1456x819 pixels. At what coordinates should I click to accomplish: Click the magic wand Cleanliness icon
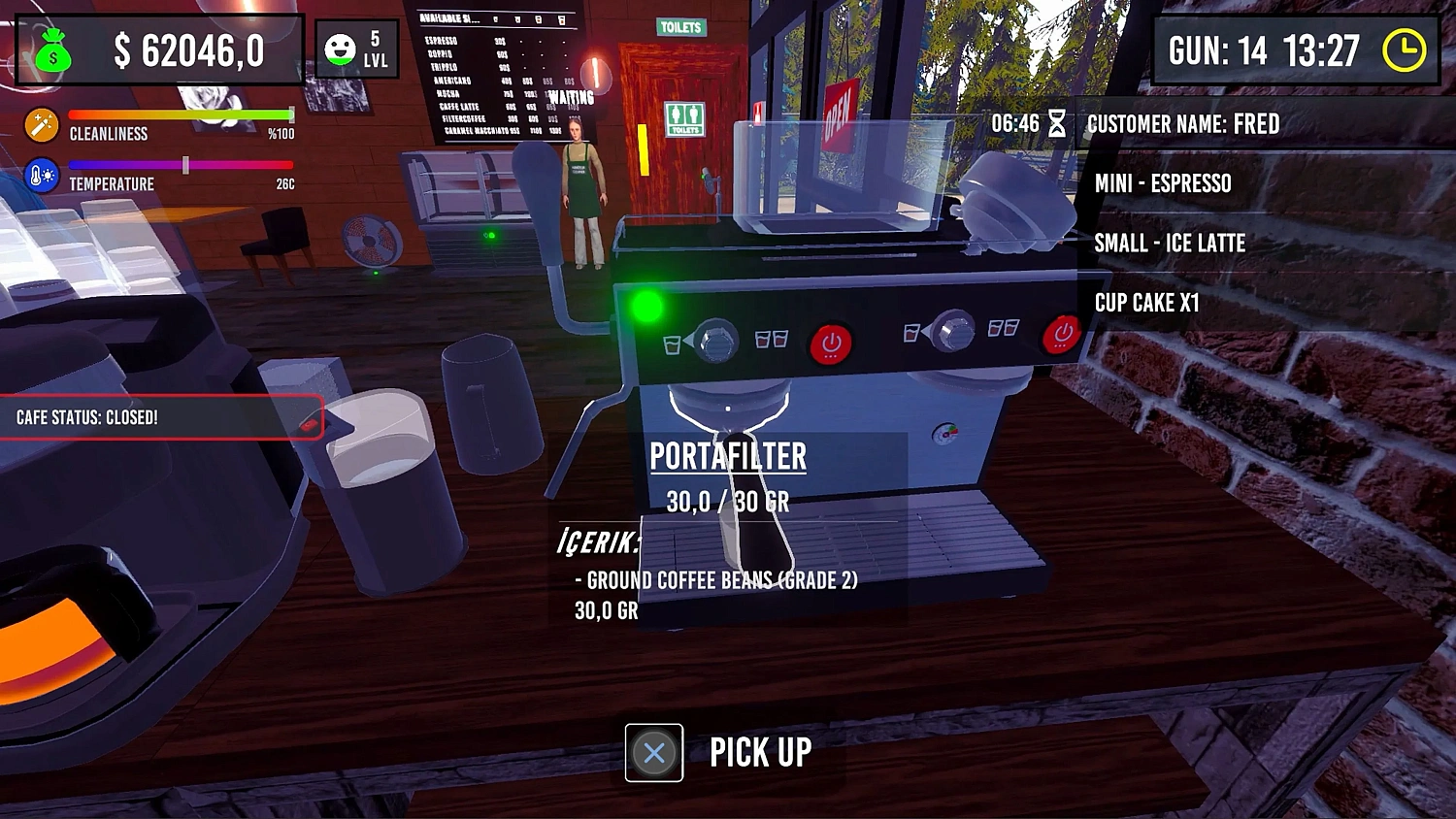[41, 123]
